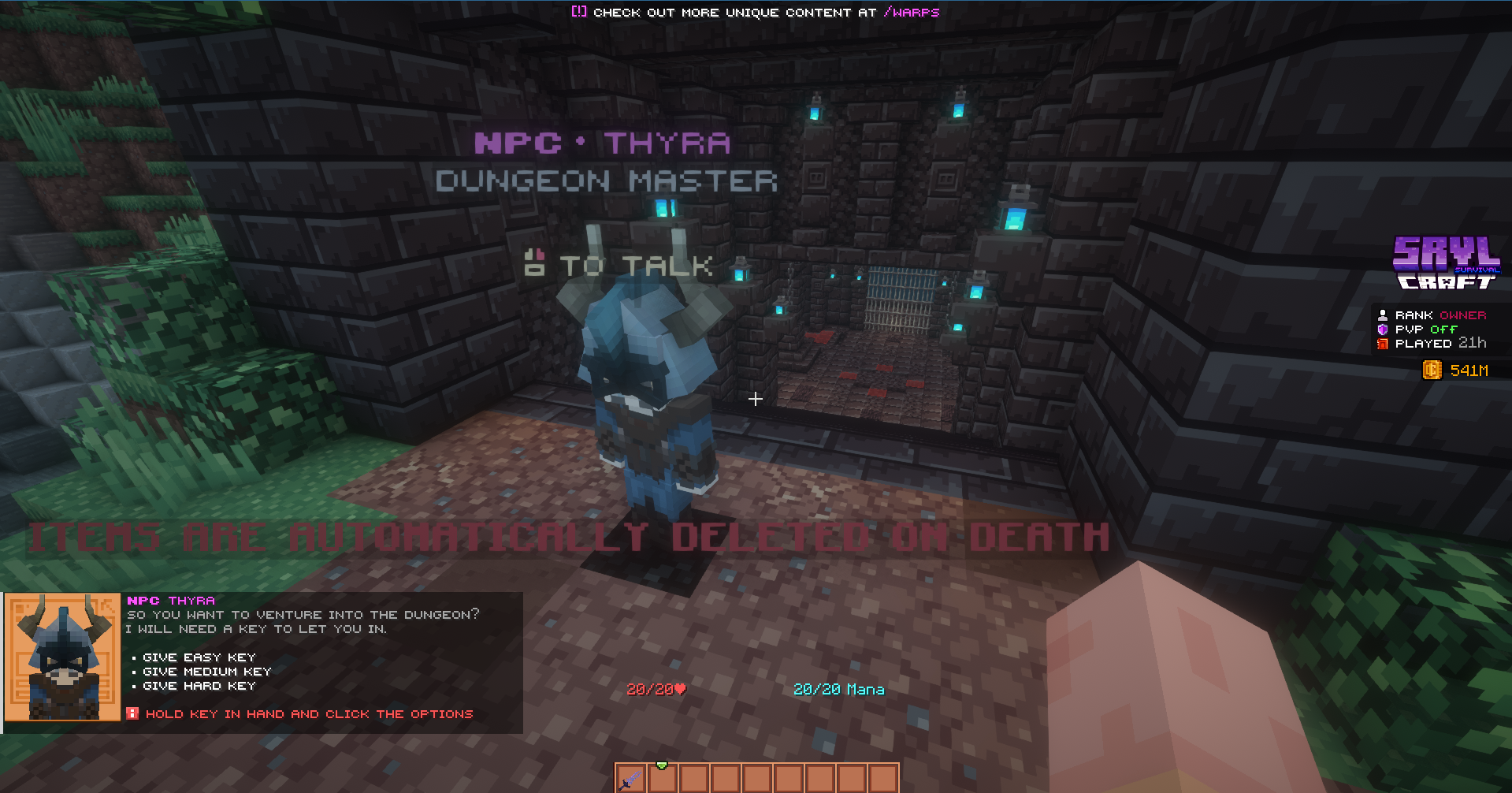Click the red info icon in Thyra's dialog
The height and width of the screenshot is (793, 1512).
(x=132, y=713)
